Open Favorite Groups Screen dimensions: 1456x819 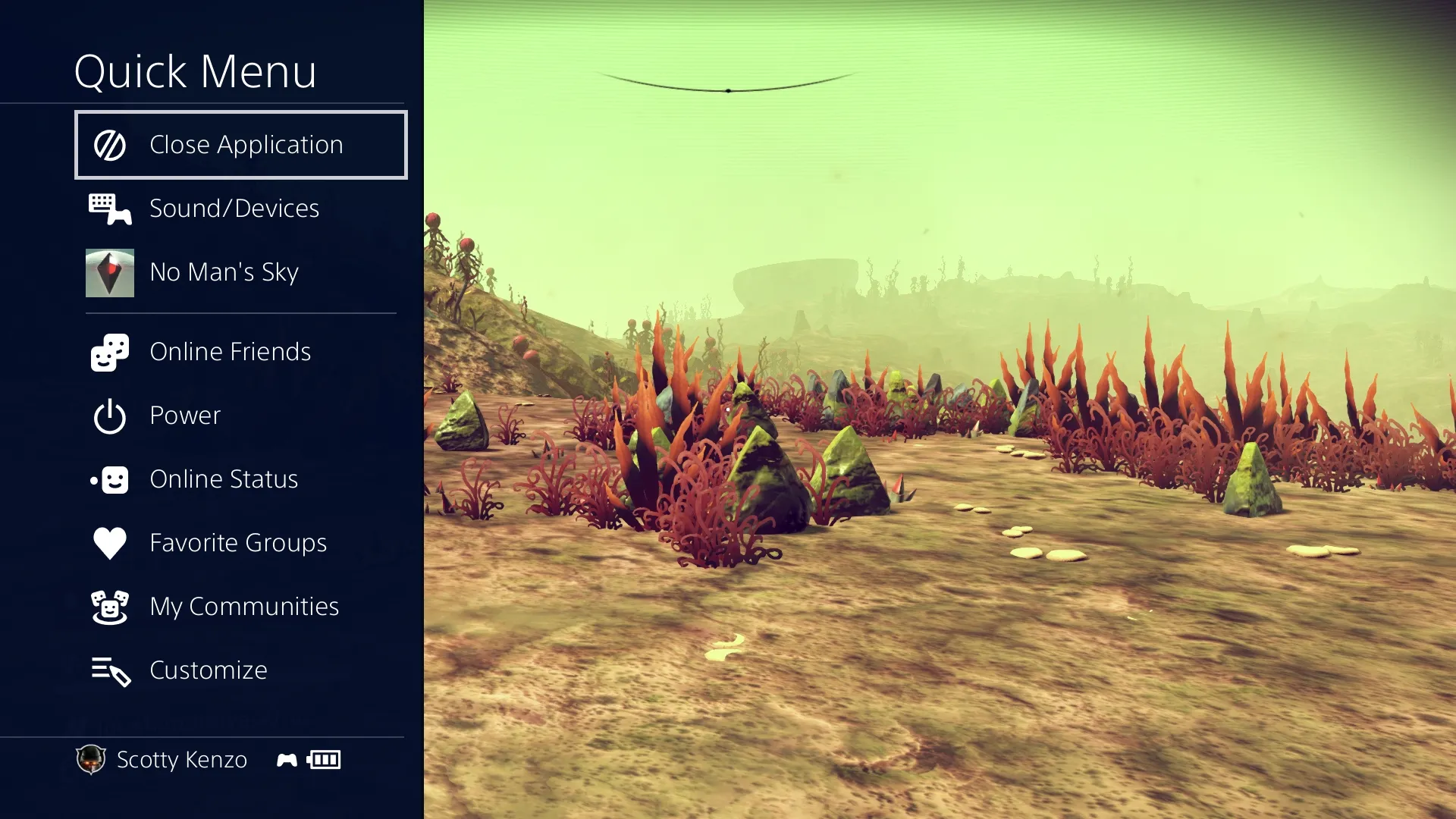[239, 542]
